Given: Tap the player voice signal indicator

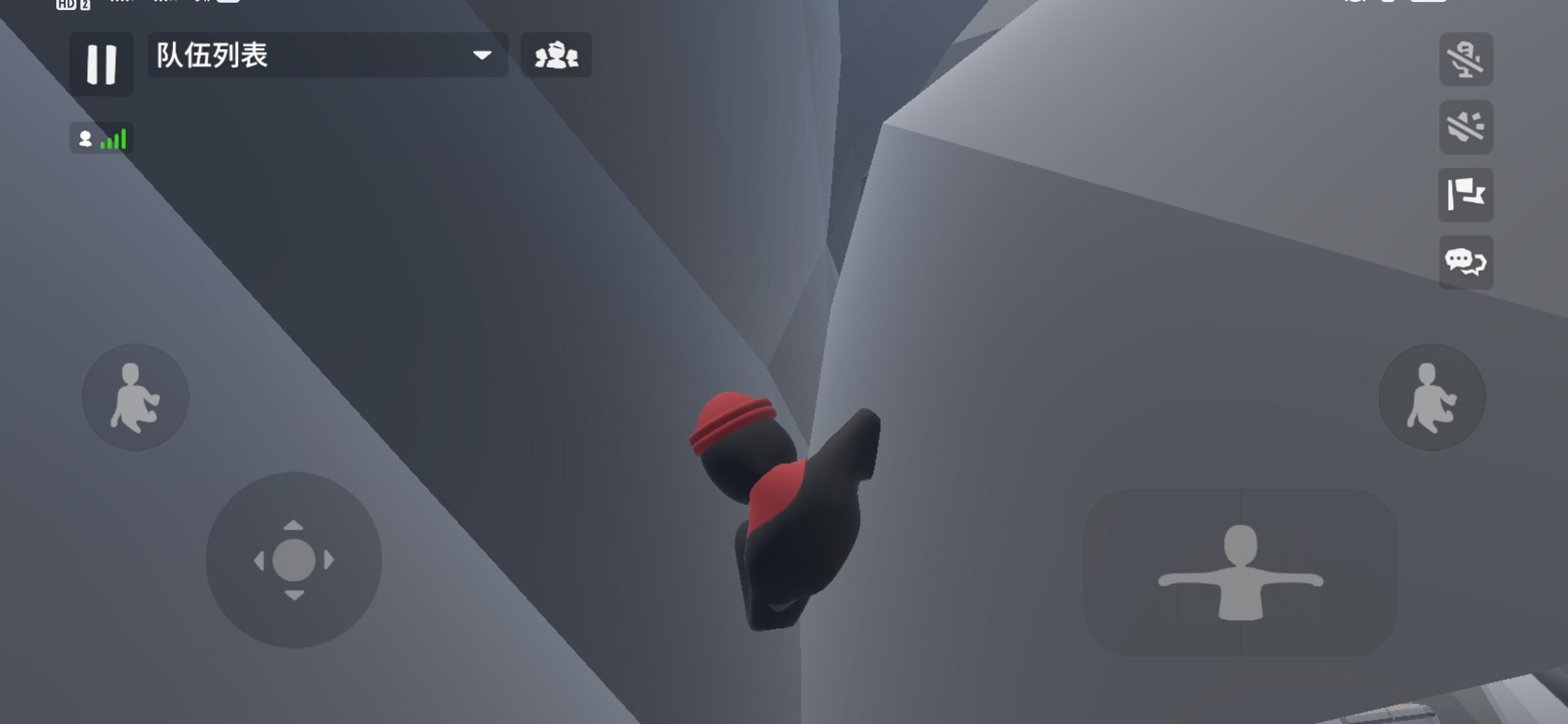Looking at the screenshot, I should 101,137.
